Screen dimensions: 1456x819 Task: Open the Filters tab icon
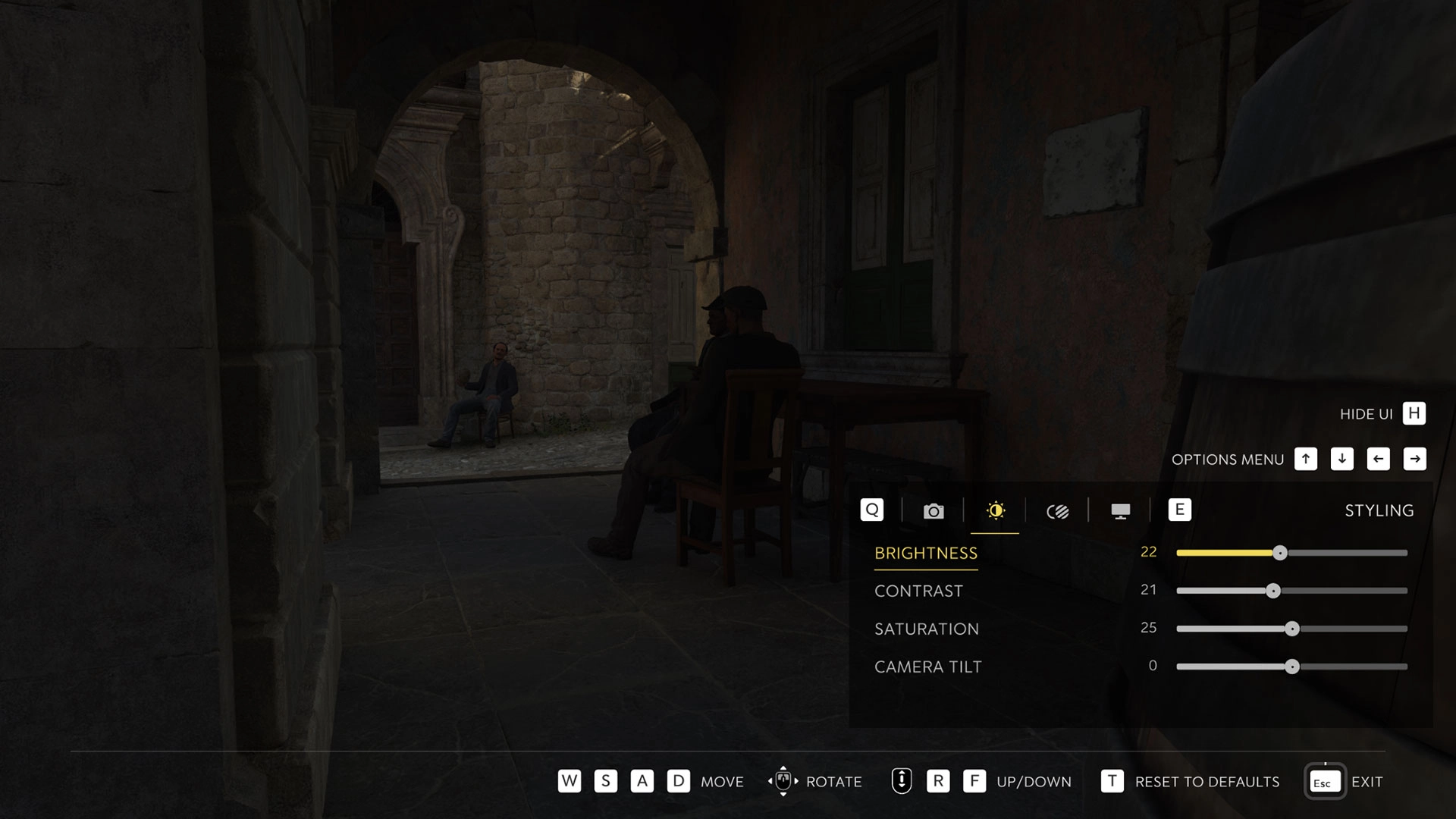(x=1058, y=510)
